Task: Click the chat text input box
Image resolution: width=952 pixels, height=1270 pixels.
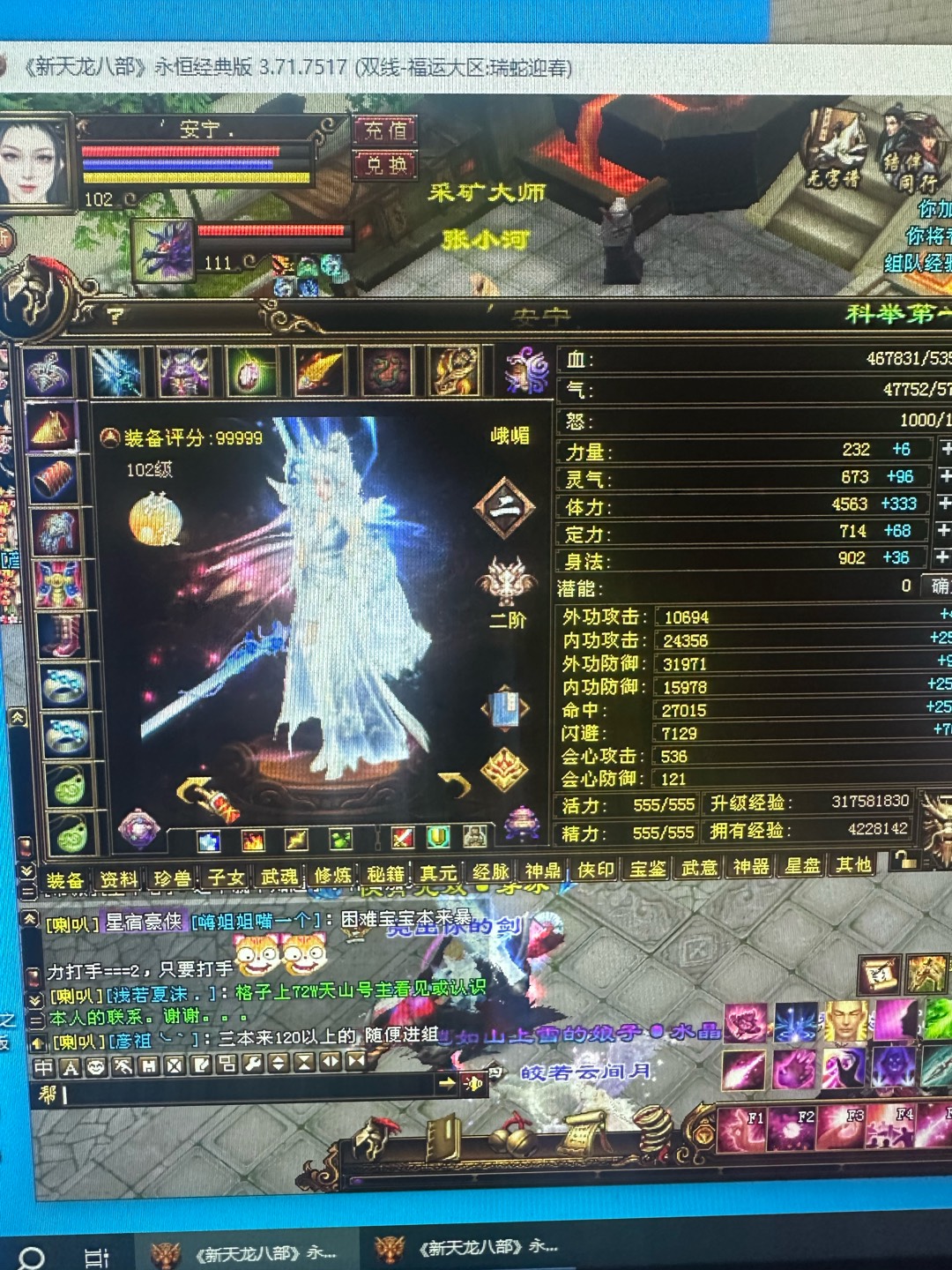Action: click(247, 1094)
